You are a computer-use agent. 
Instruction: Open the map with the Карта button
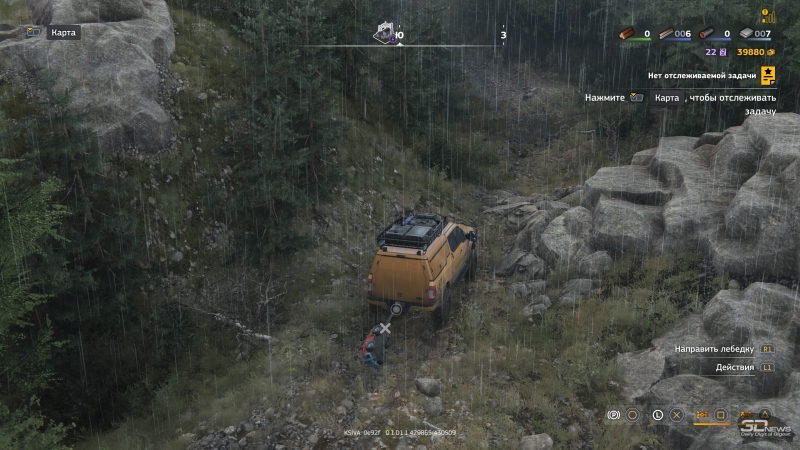point(52,32)
